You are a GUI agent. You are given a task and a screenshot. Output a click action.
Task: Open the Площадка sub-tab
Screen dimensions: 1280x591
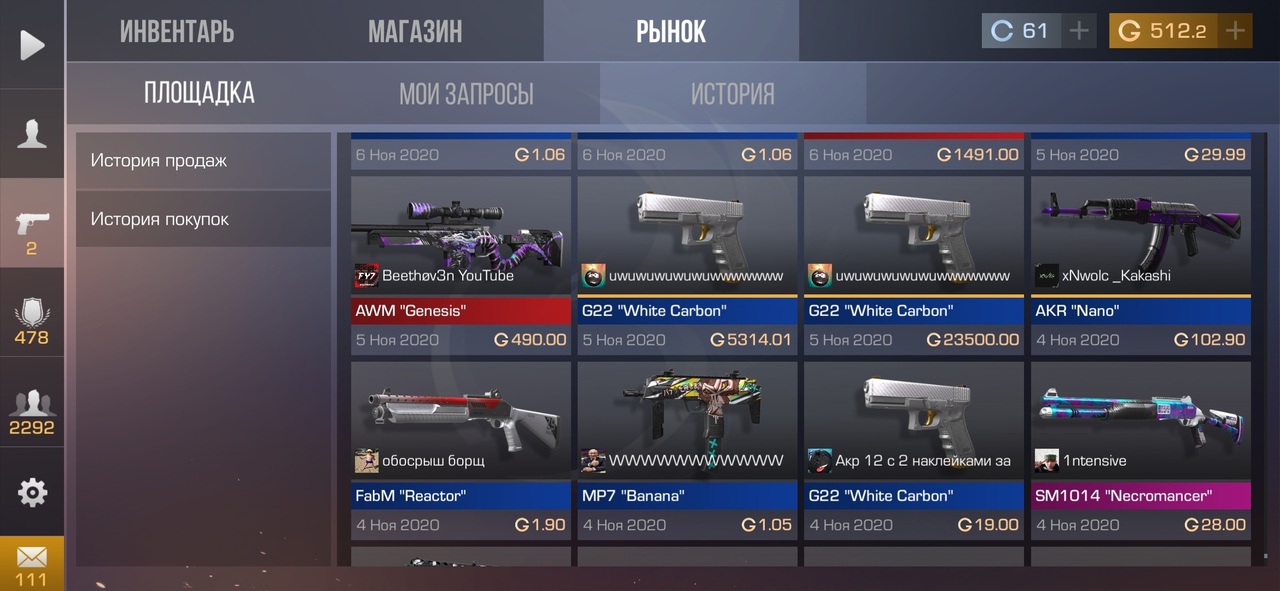click(x=199, y=94)
